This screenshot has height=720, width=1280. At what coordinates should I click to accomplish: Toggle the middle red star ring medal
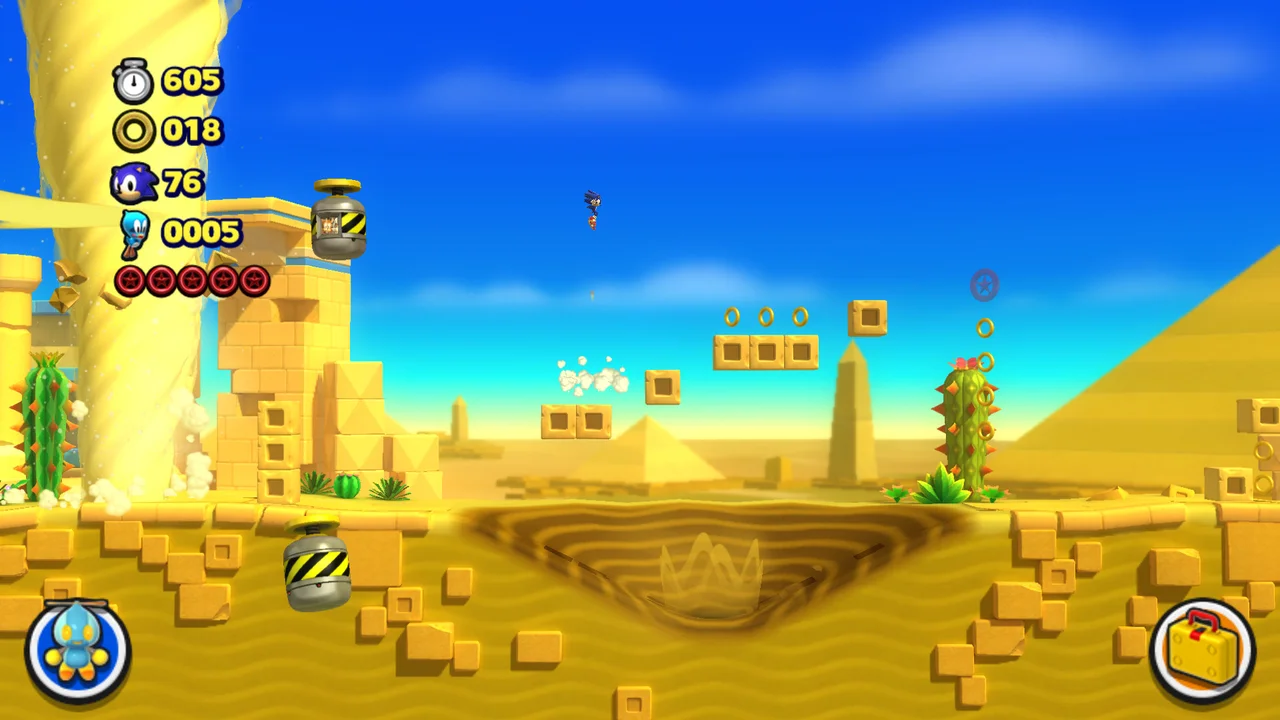coord(191,281)
